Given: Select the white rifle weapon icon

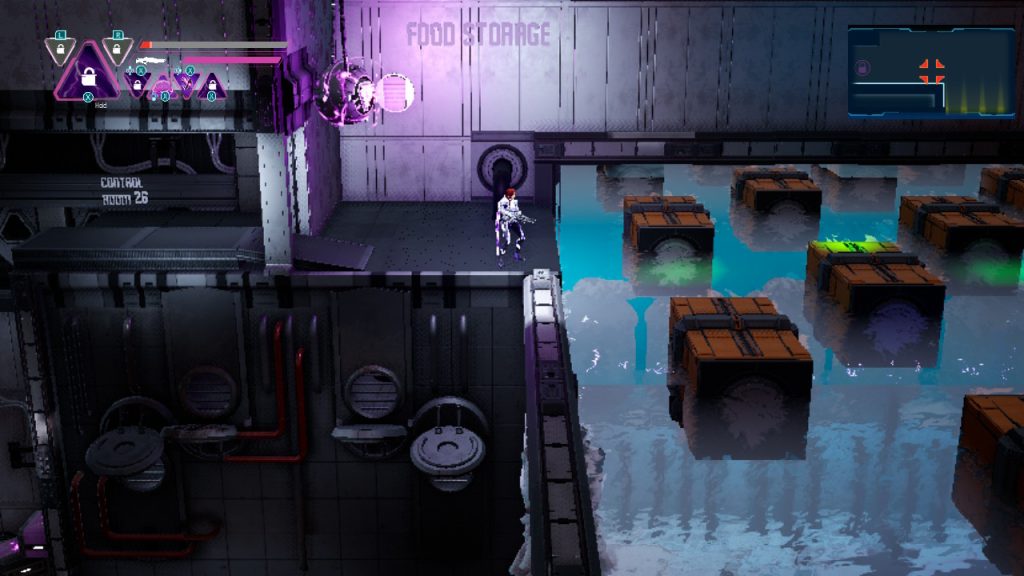Looking at the screenshot, I should tap(152, 60).
